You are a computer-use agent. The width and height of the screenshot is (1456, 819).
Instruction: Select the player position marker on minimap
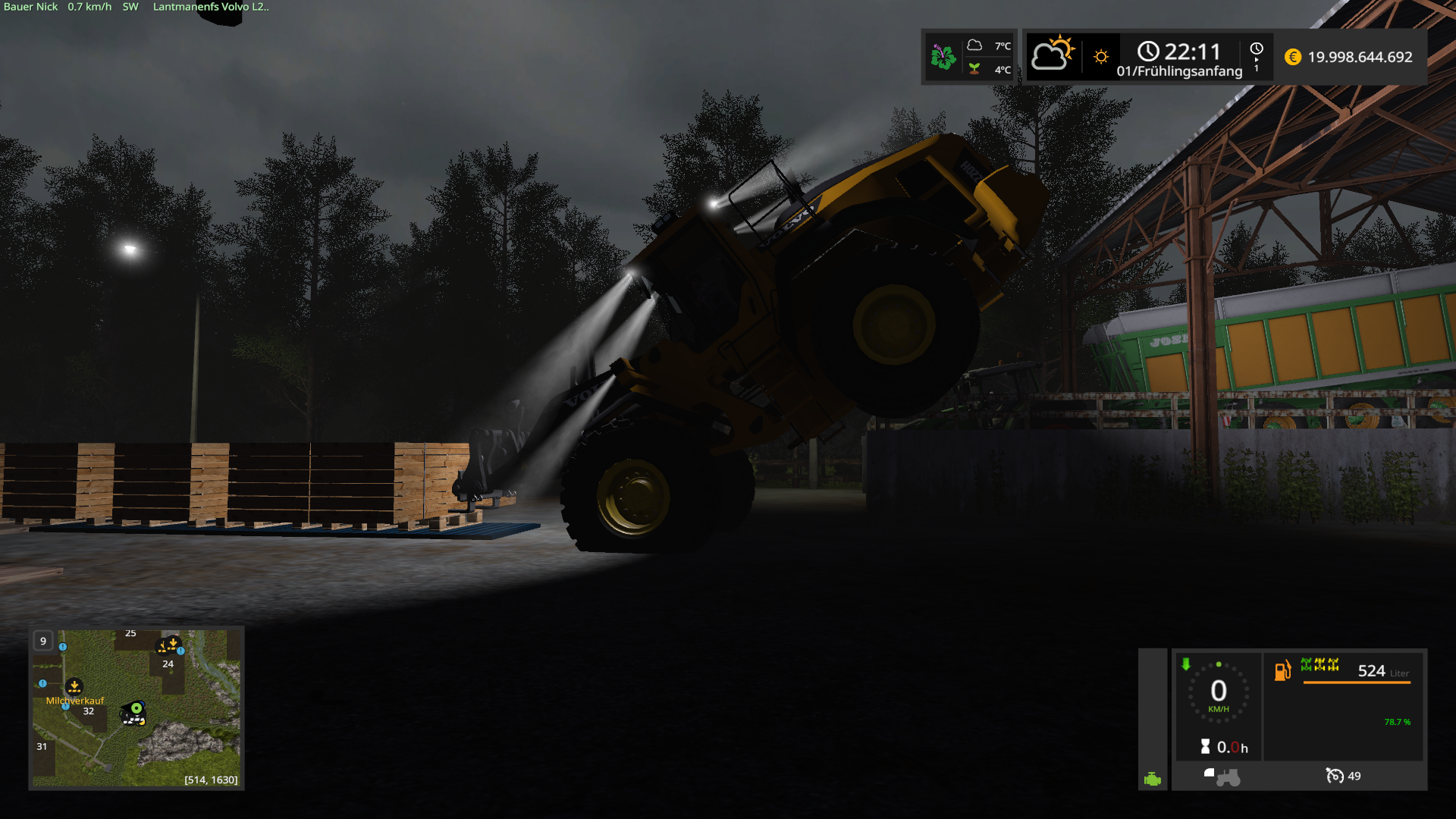(136, 709)
